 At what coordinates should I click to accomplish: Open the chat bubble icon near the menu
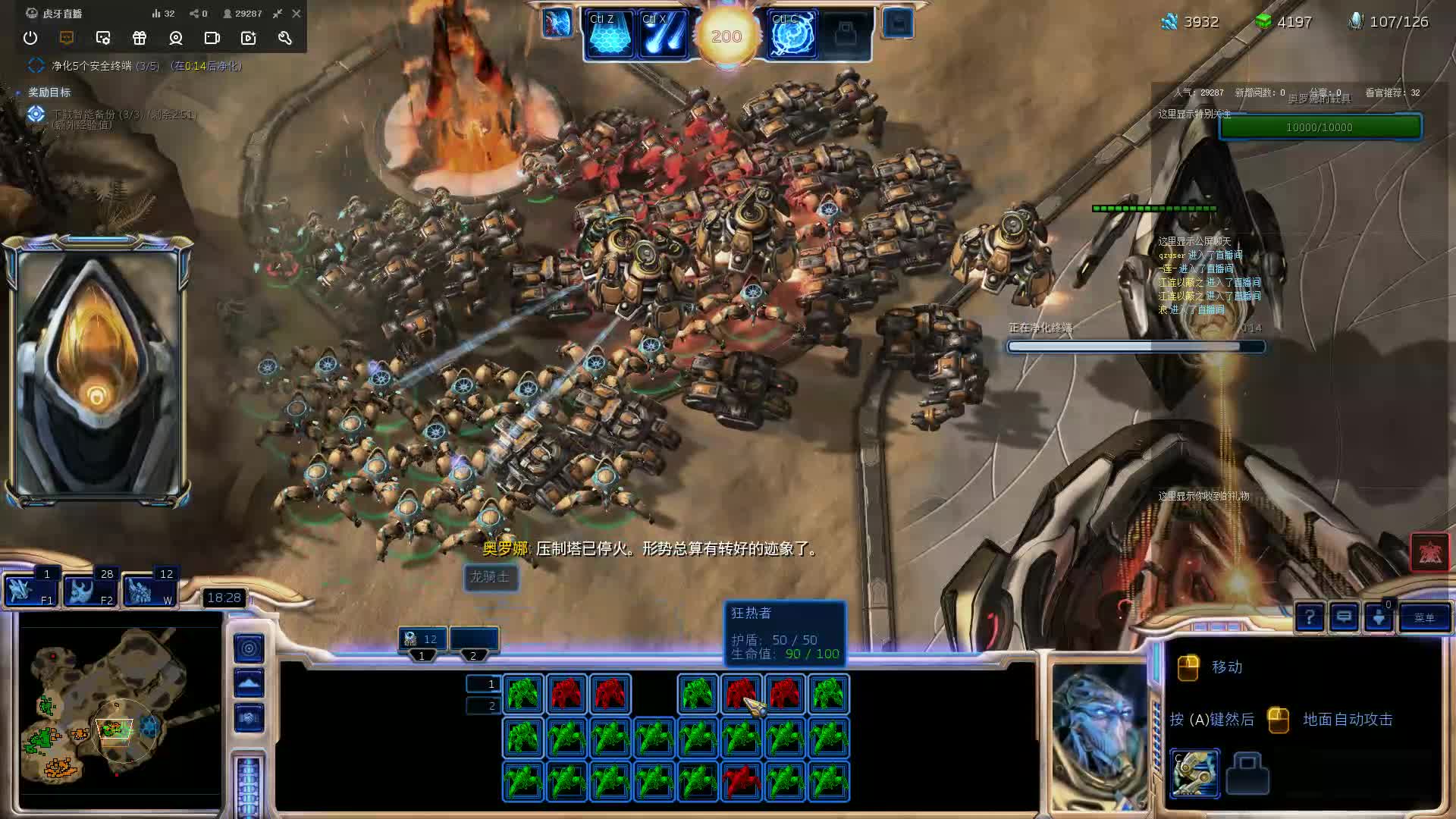1345,618
